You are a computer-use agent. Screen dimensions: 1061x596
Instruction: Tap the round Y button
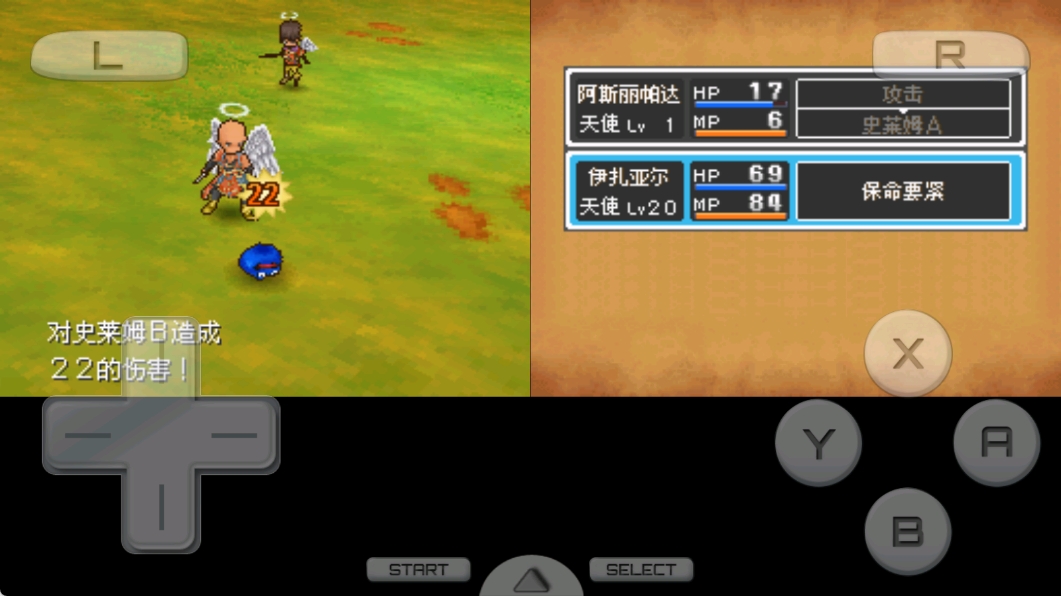(x=818, y=443)
